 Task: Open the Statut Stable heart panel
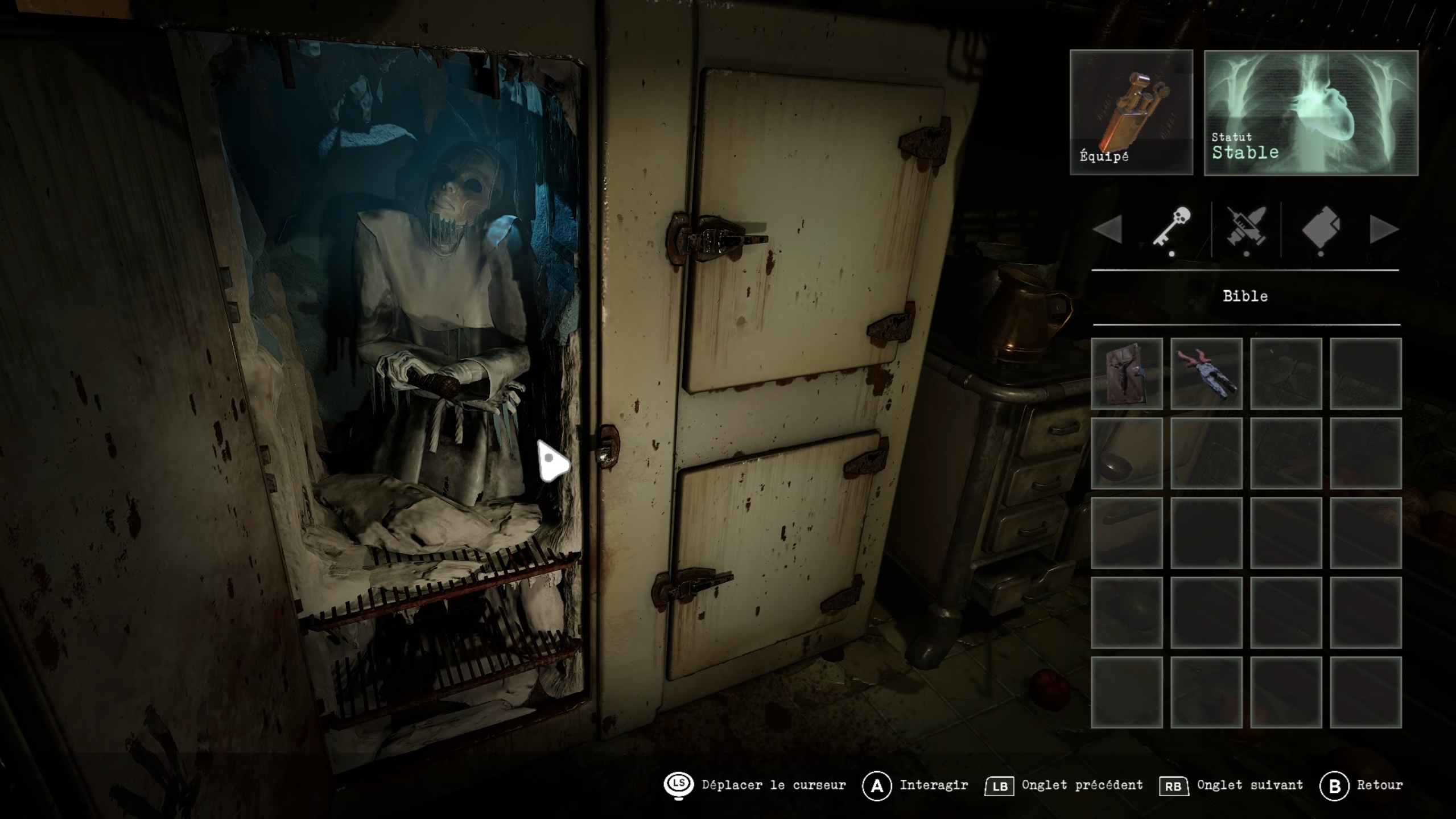[1311, 113]
